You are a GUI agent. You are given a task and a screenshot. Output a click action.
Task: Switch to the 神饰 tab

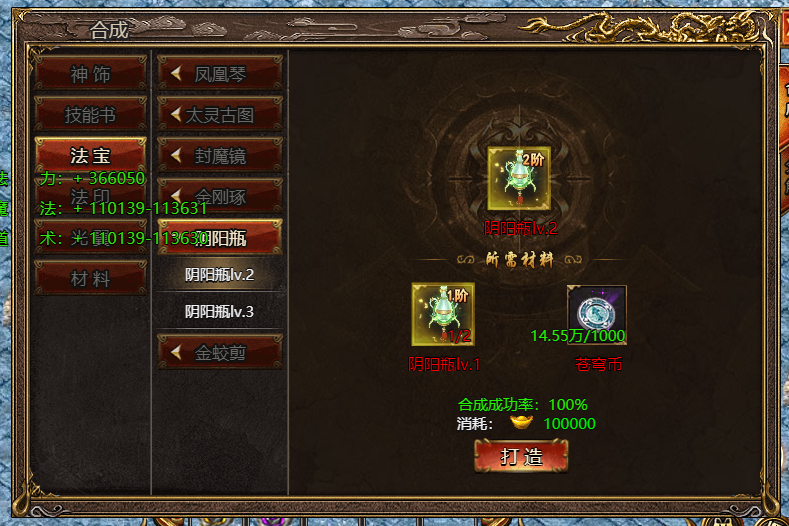90,74
